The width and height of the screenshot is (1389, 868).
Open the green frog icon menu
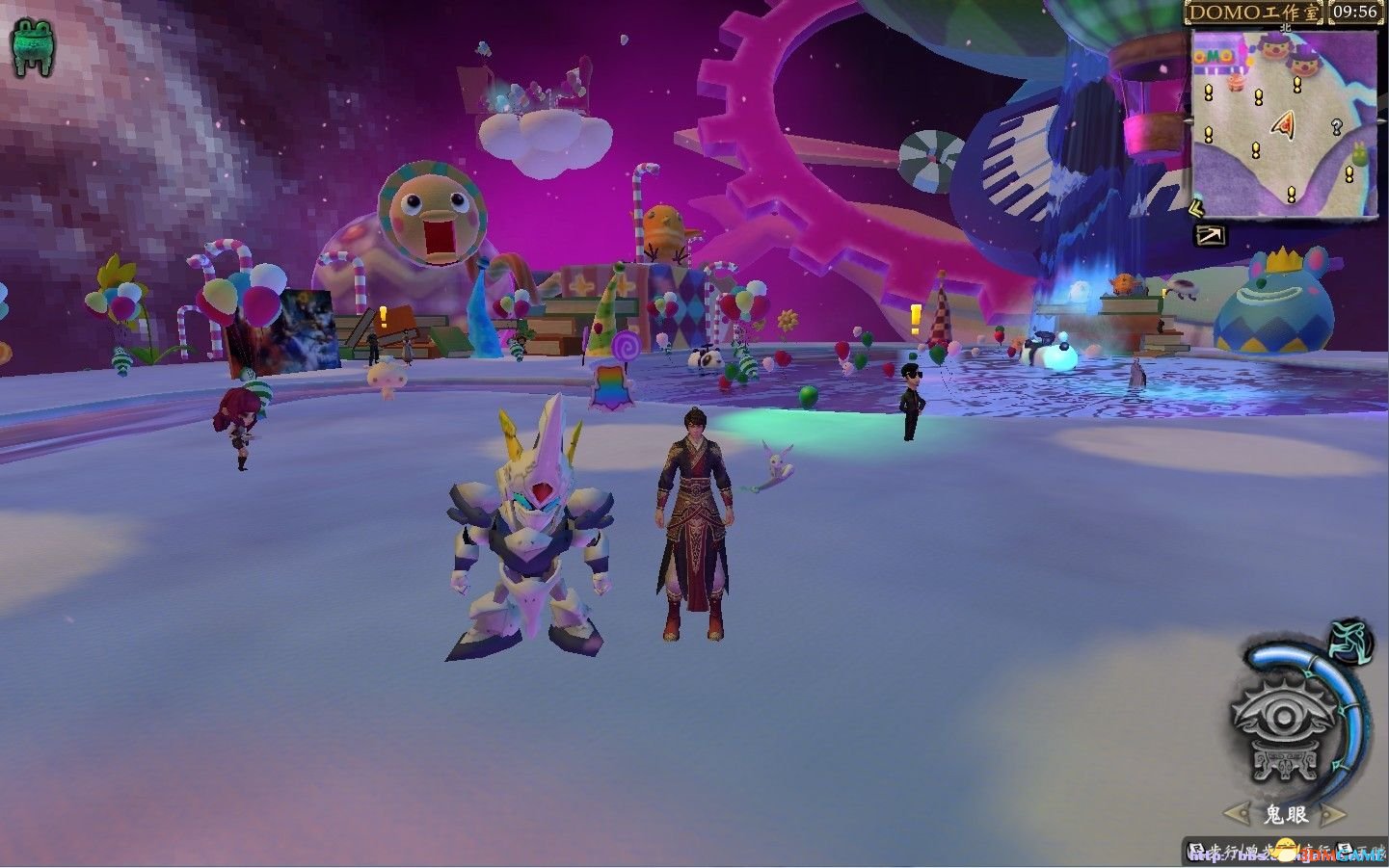(33, 46)
